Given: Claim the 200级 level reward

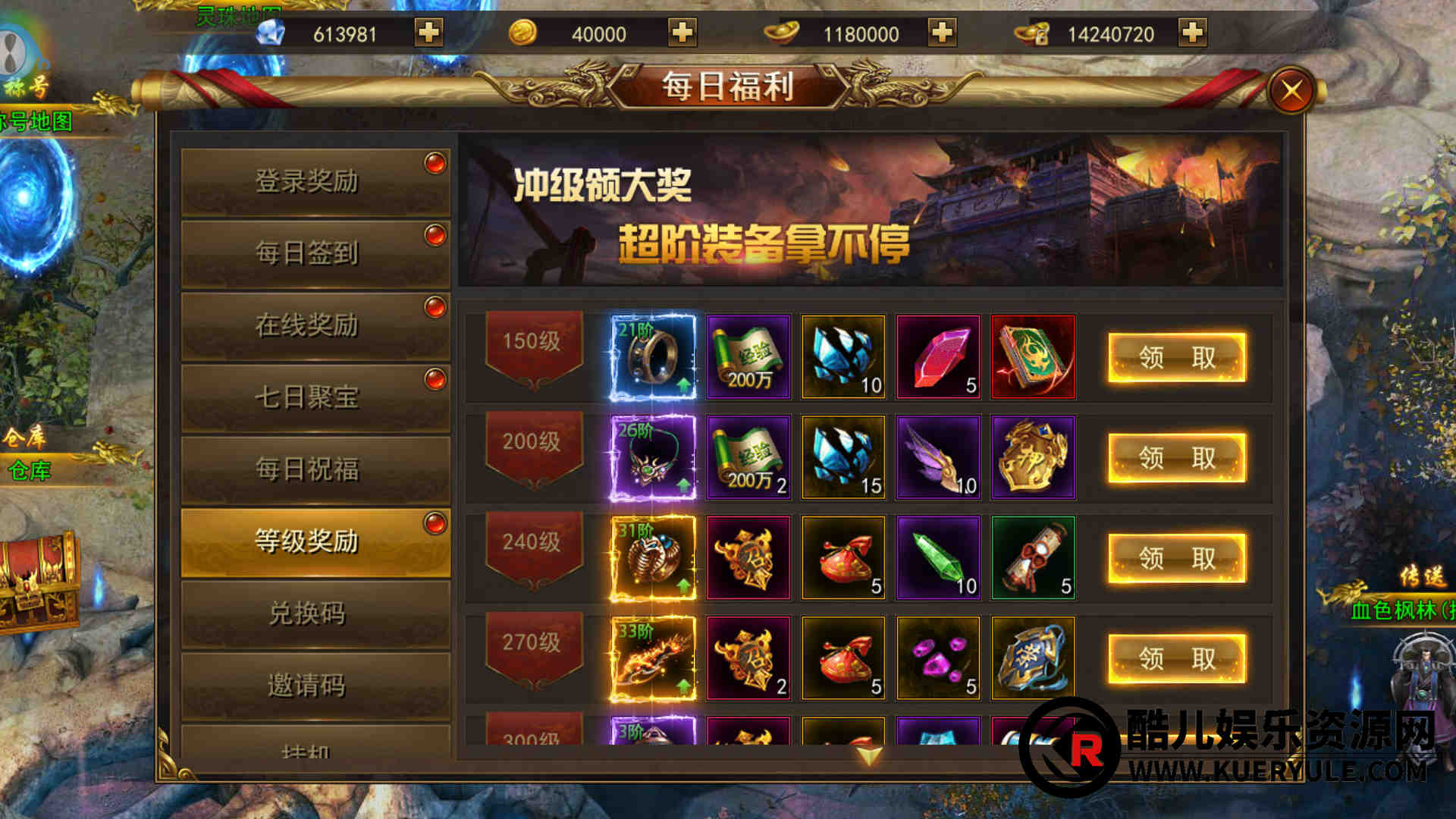Looking at the screenshot, I should (x=1176, y=458).
